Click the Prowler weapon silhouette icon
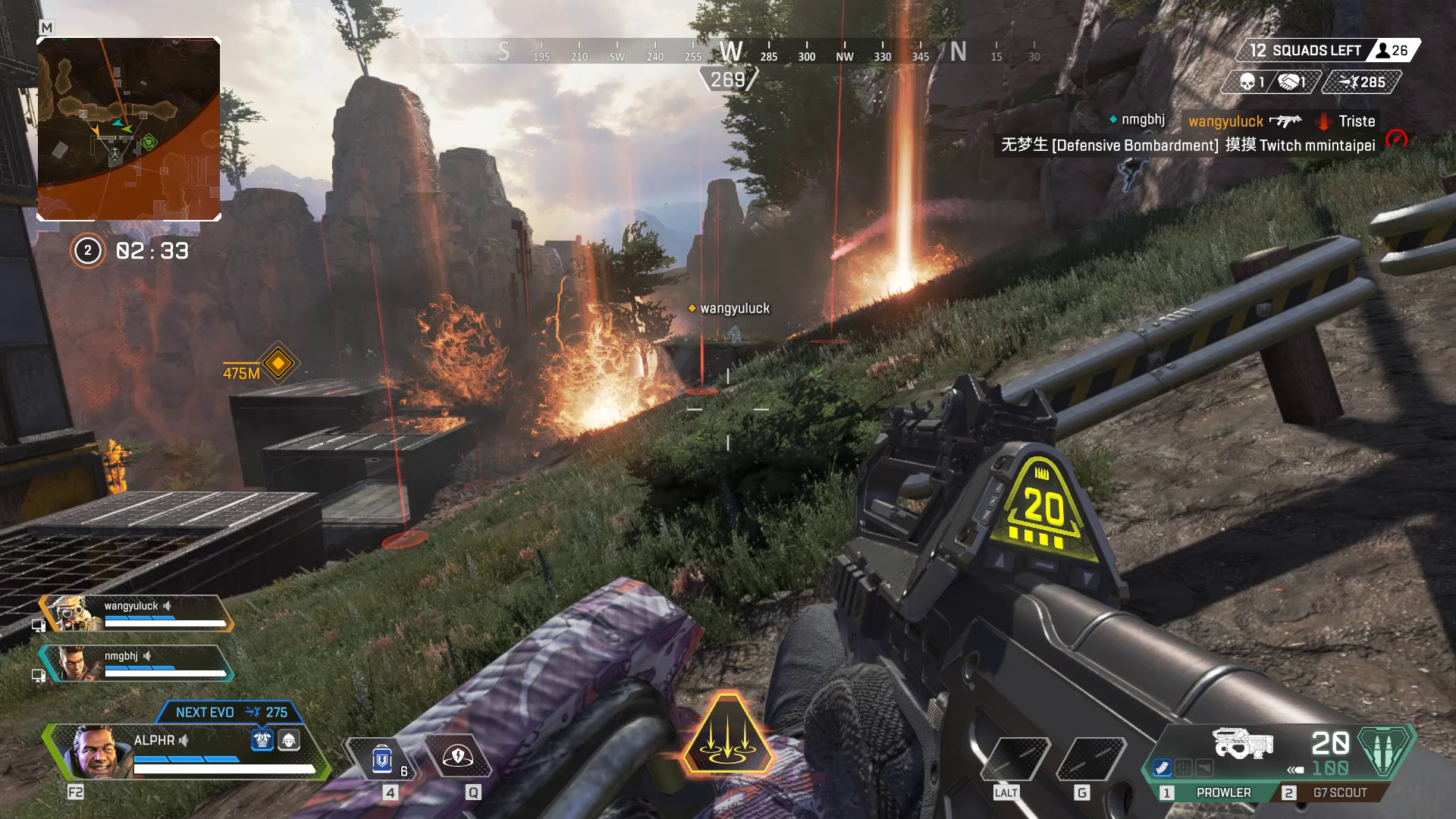1456x819 pixels. pyautogui.click(x=1242, y=743)
